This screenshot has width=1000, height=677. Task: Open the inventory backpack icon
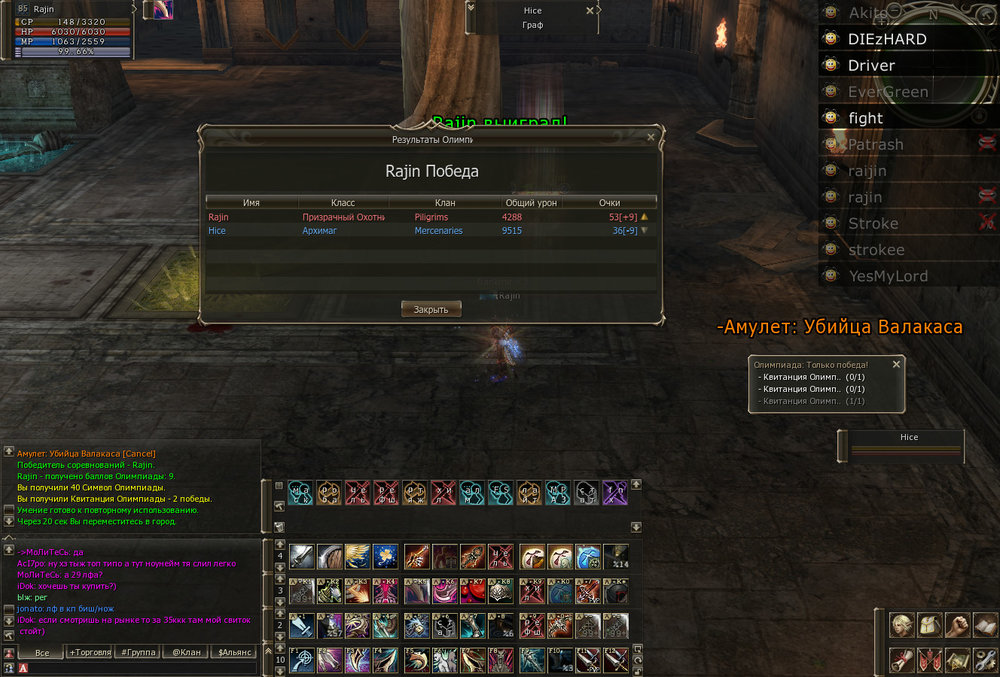[x=931, y=625]
